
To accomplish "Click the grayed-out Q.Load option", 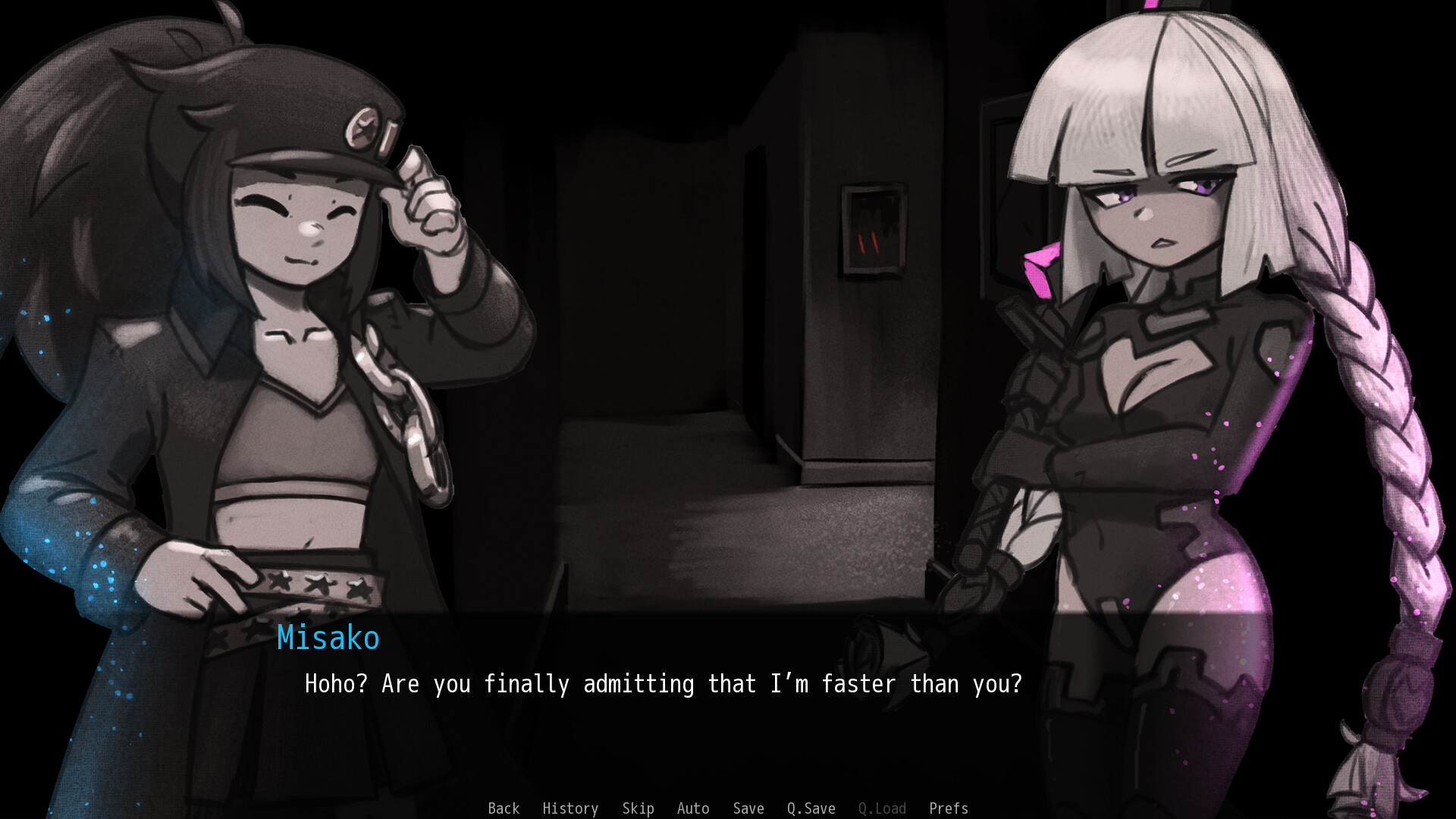I will pyautogui.click(x=882, y=808).
